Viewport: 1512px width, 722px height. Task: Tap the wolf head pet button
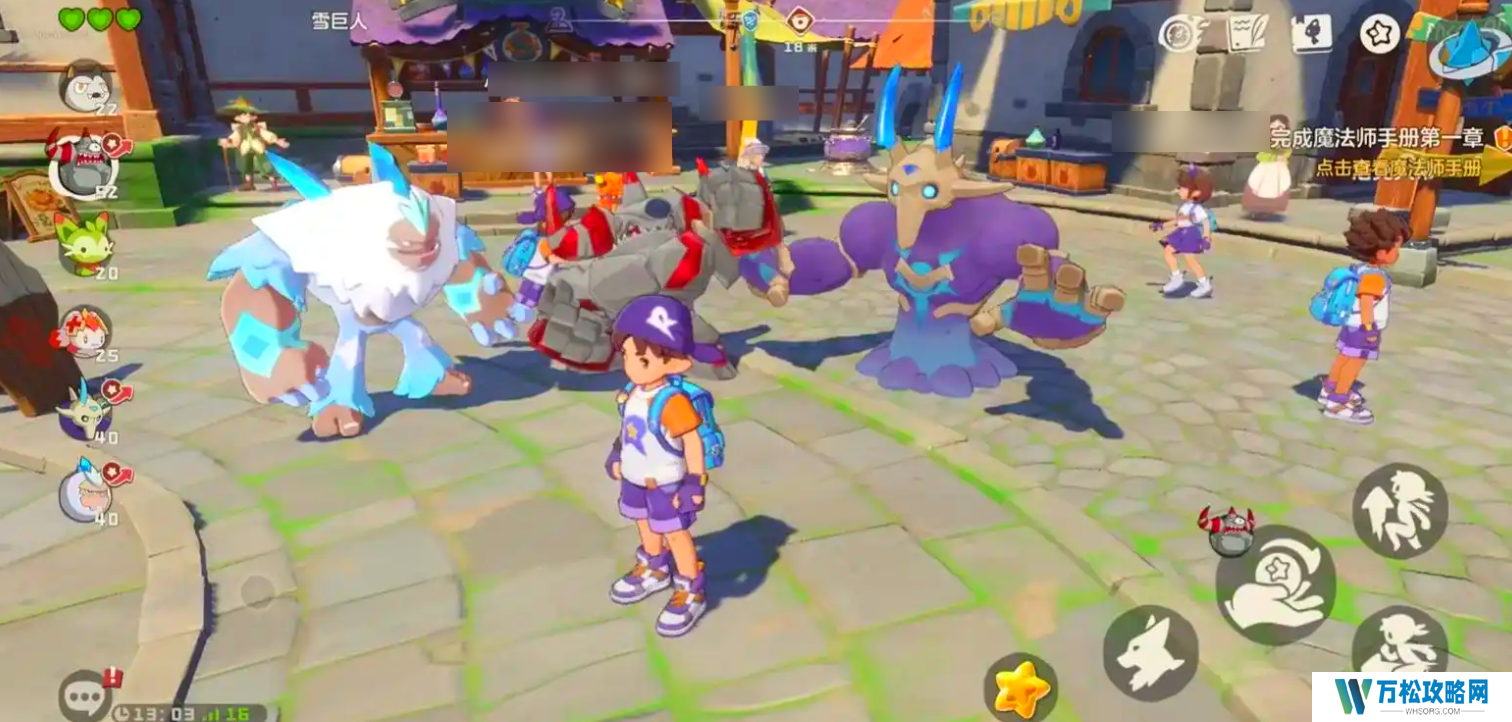[1150, 652]
